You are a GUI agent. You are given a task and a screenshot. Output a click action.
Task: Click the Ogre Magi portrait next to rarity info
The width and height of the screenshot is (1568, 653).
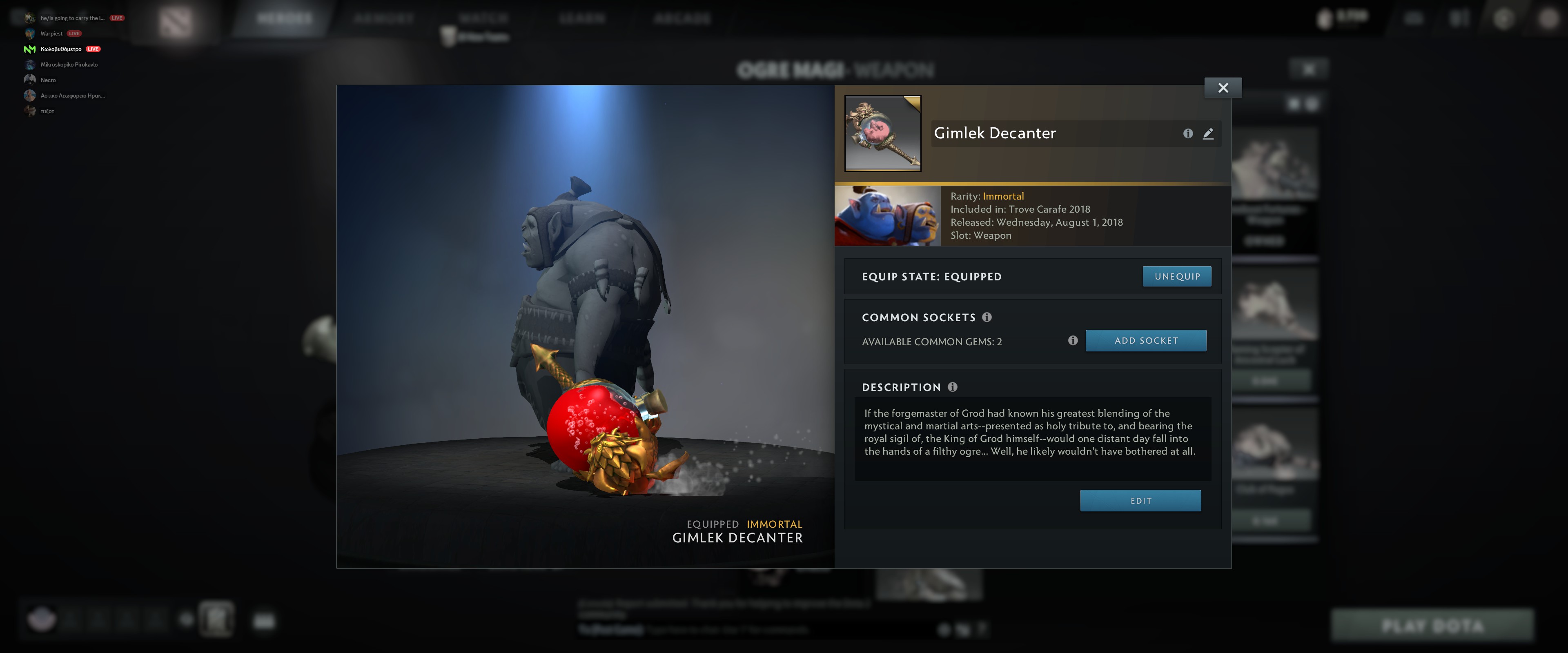[x=887, y=215]
